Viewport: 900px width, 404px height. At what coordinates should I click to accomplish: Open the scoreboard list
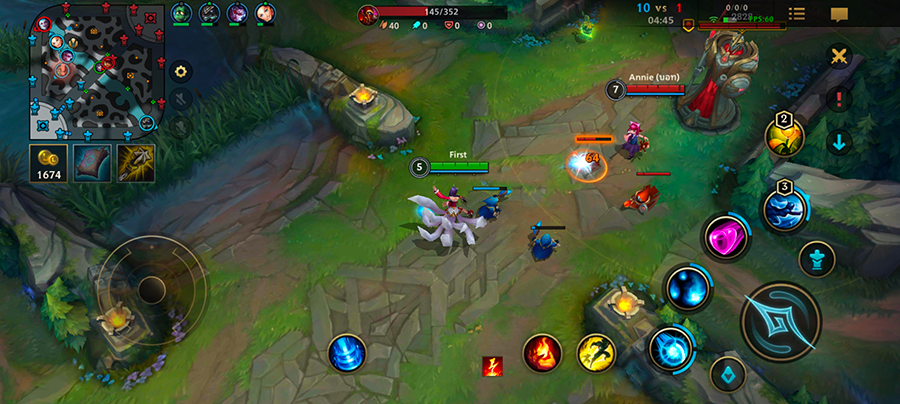(x=797, y=14)
